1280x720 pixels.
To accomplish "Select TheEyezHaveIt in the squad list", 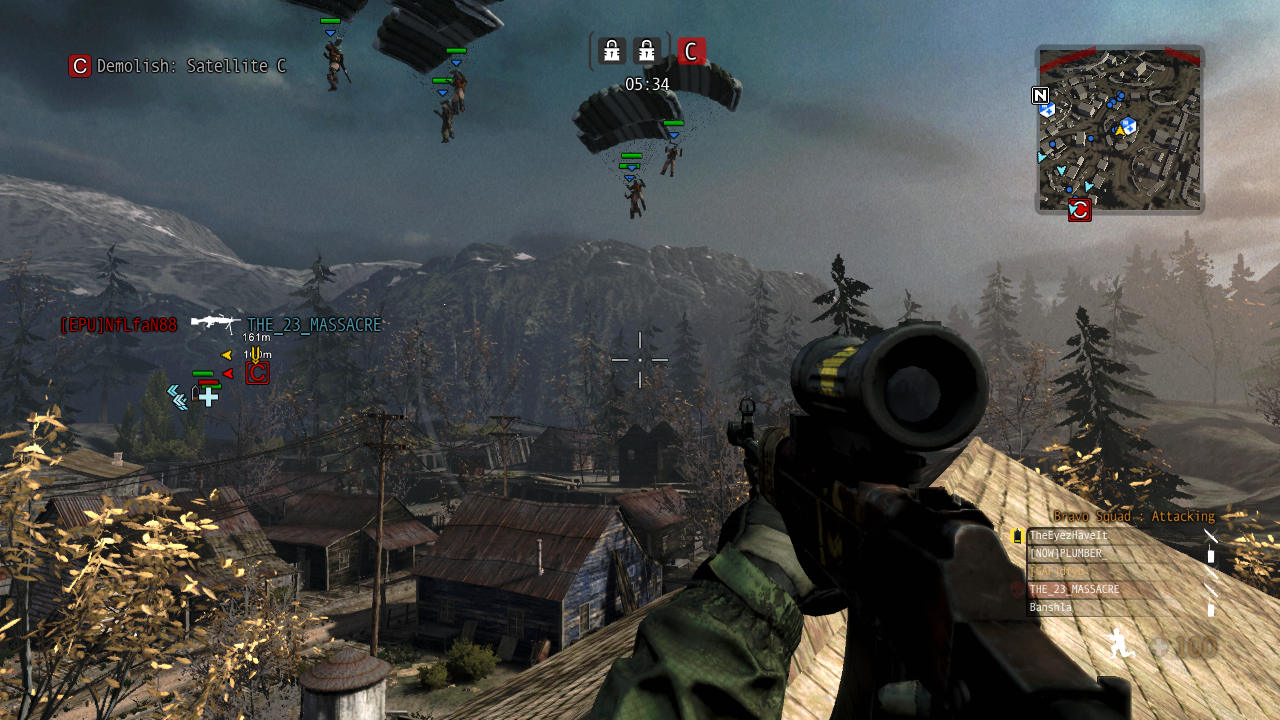I will 1069,536.
